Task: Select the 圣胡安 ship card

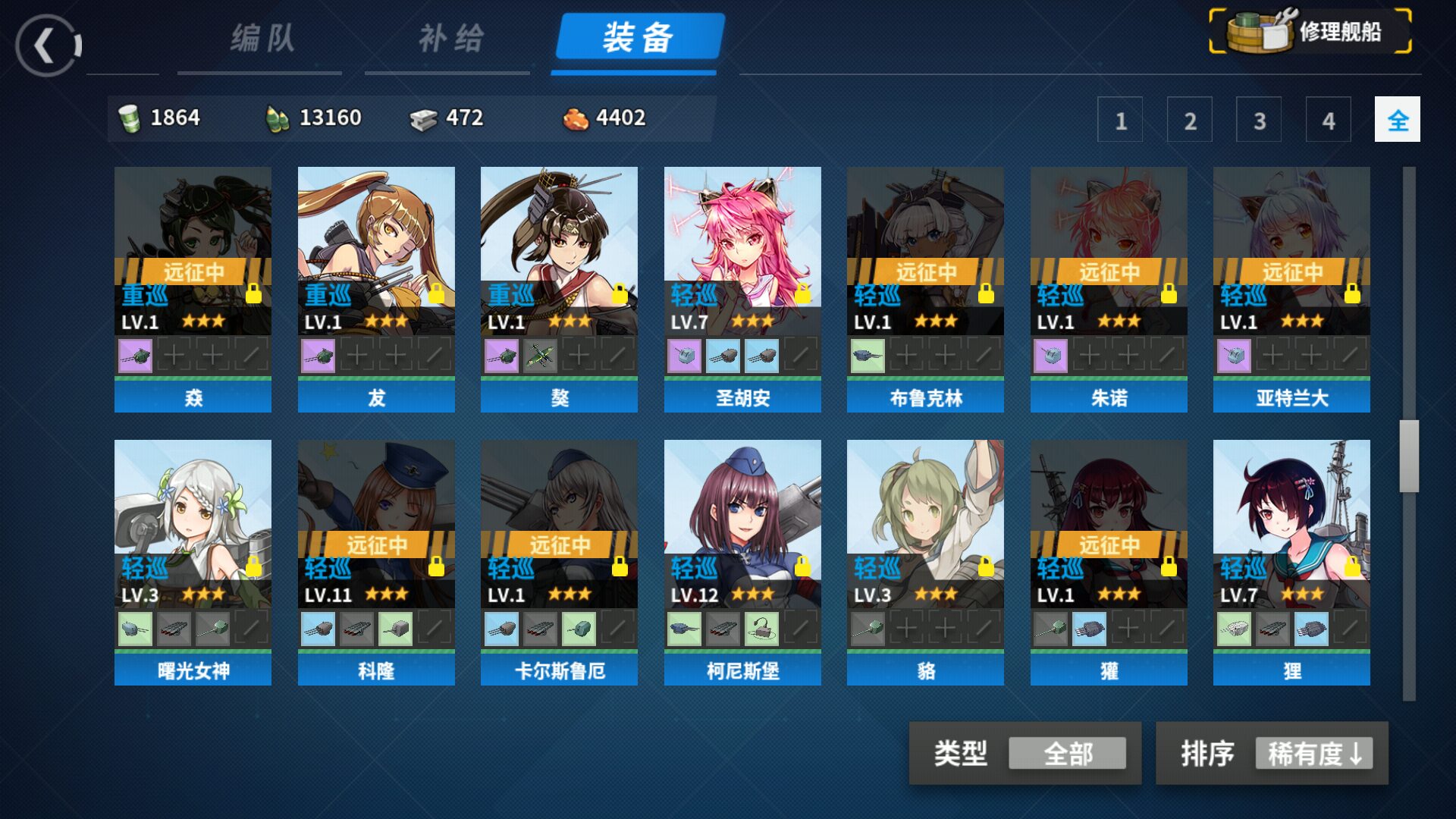Action: click(742, 250)
